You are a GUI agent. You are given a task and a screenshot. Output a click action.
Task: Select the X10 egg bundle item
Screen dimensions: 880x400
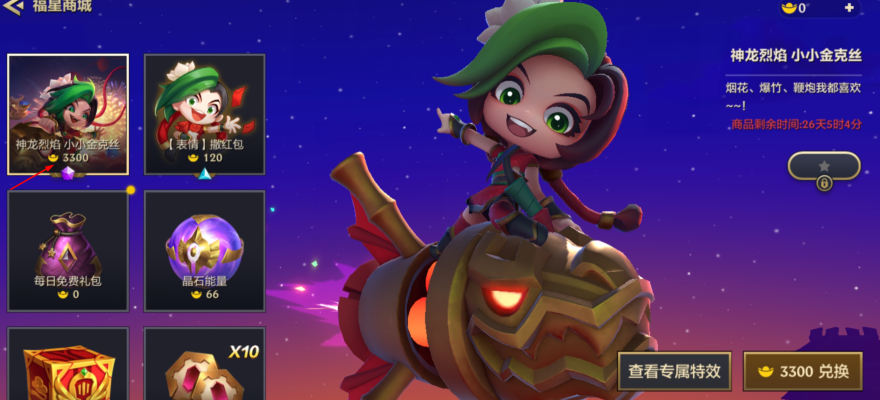[x=204, y=365]
